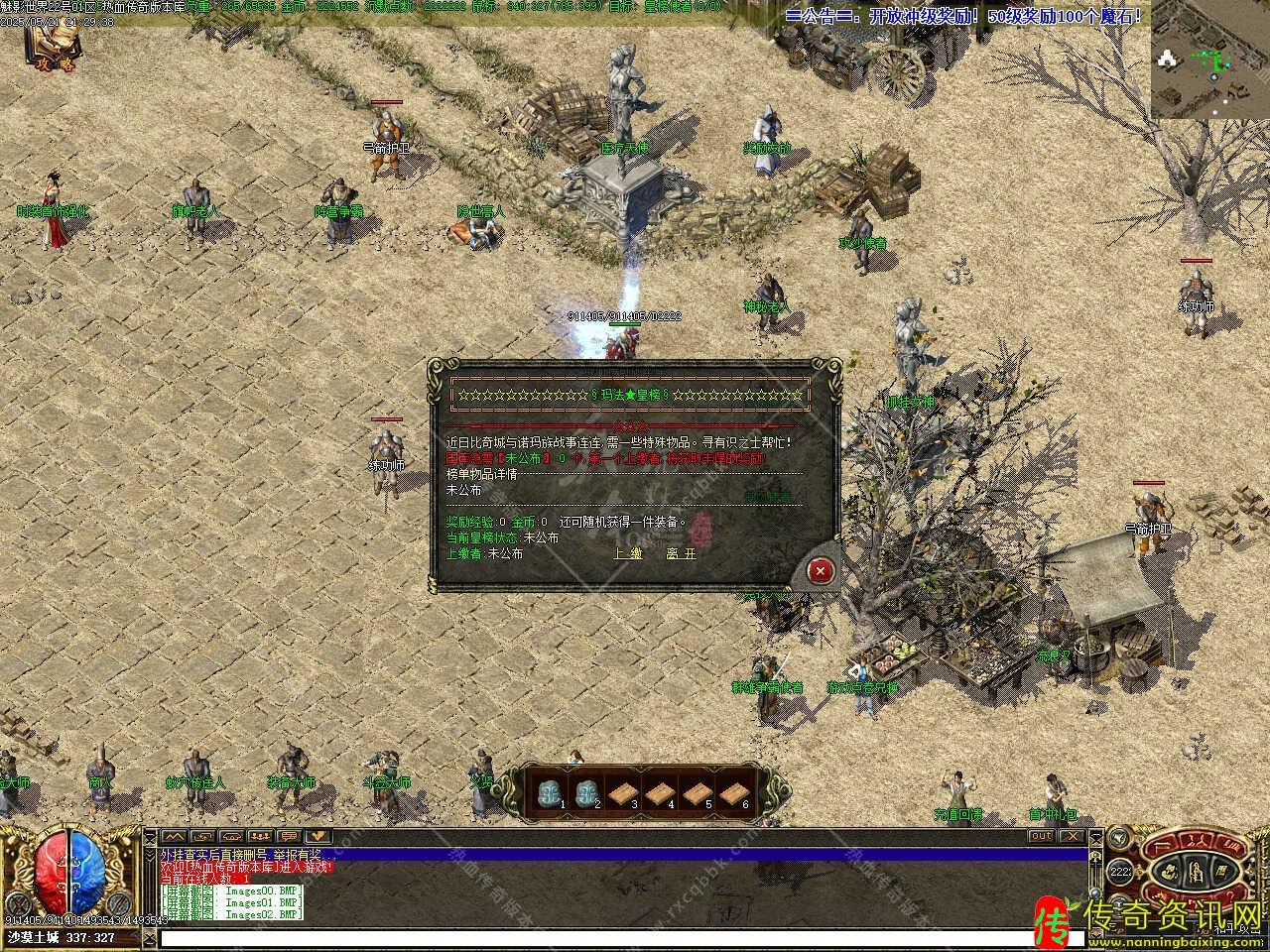Toggle the heart-shaped chat filter button

point(317,836)
